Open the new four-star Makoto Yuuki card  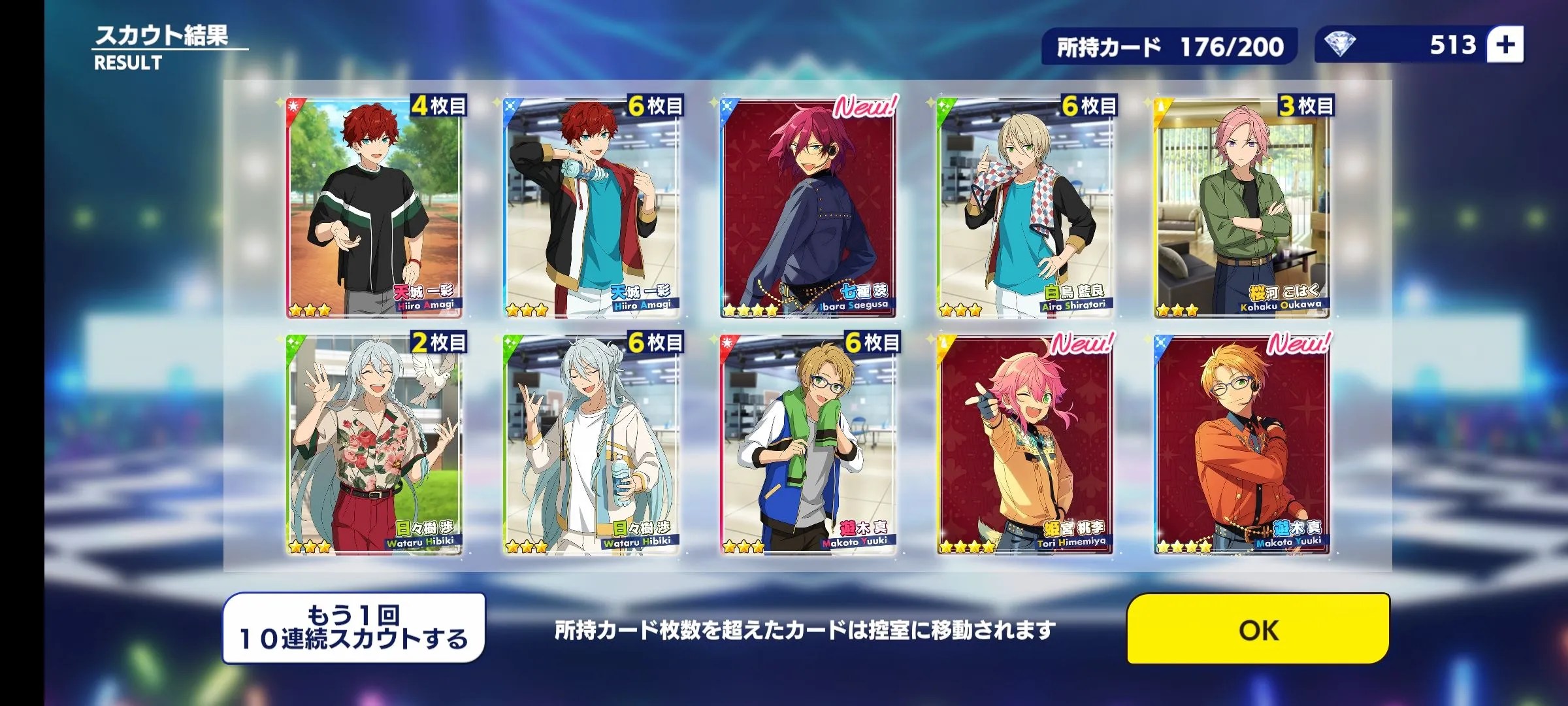tap(1241, 446)
